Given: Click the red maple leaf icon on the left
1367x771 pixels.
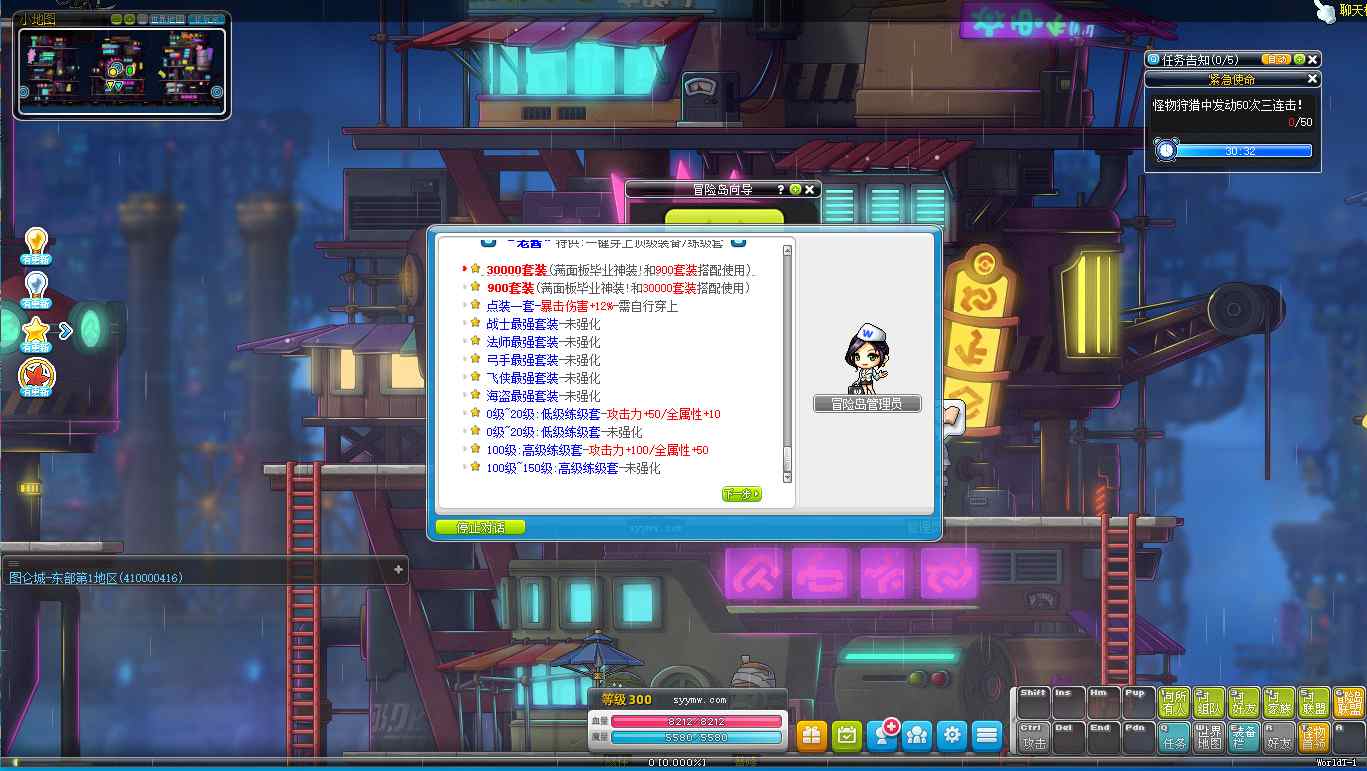Looking at the screenshot, I should [x=37, y=375].
